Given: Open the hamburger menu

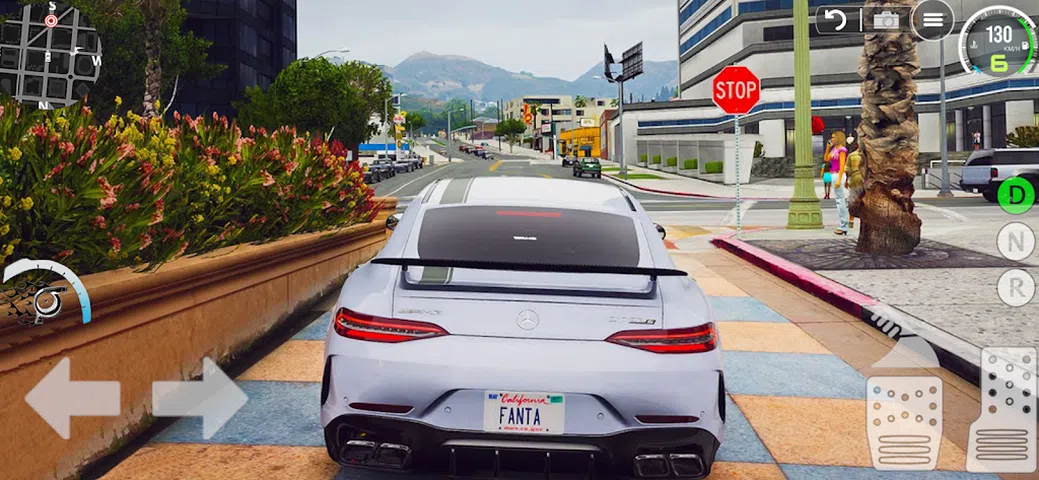Looking at the screenshot, I should (932, 20).
